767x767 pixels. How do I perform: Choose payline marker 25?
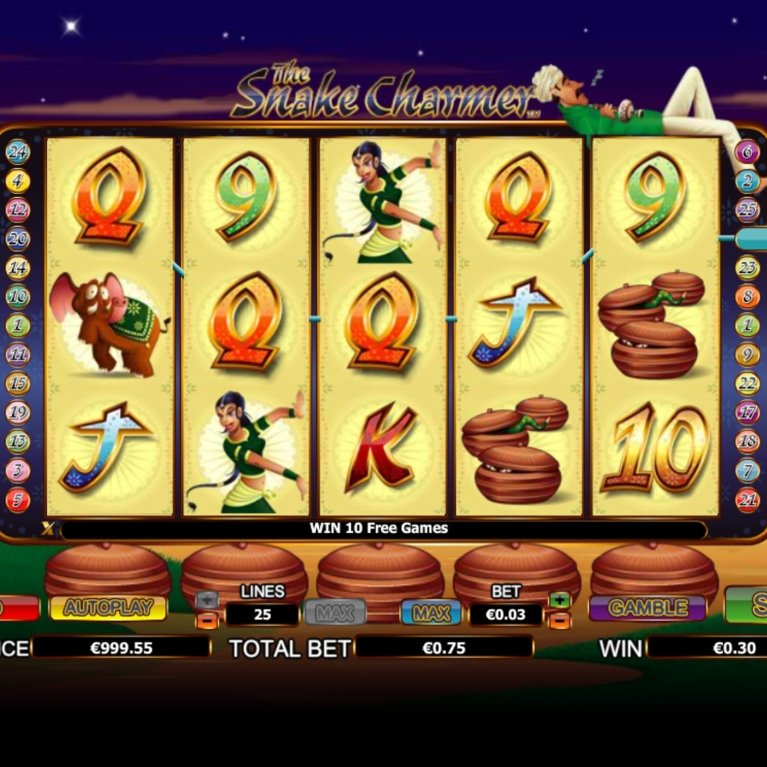tap(747, 210)
